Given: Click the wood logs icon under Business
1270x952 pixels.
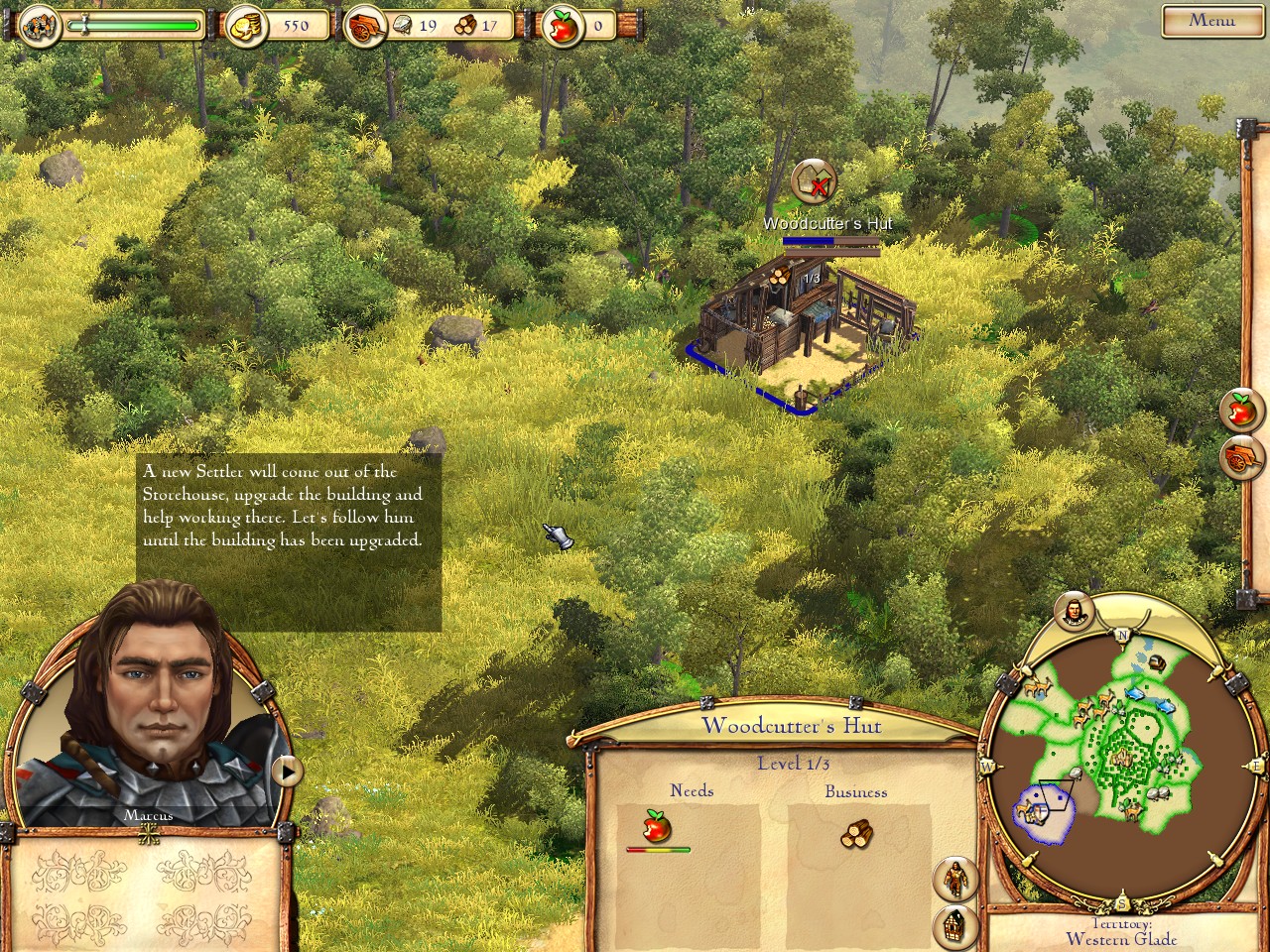Looking at the screenshot, I should coord(856,833).
